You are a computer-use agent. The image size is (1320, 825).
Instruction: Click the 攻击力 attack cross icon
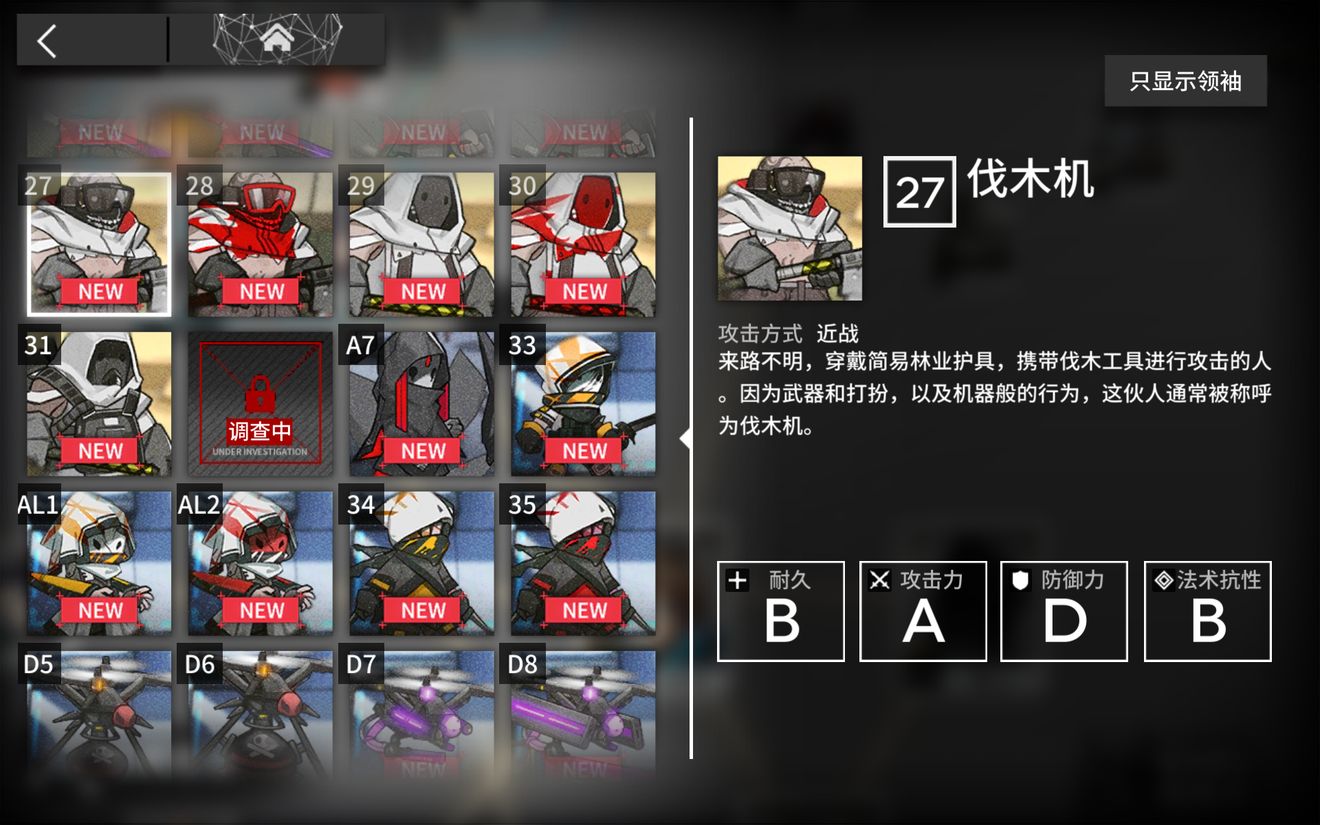click(x=878, y=579)
